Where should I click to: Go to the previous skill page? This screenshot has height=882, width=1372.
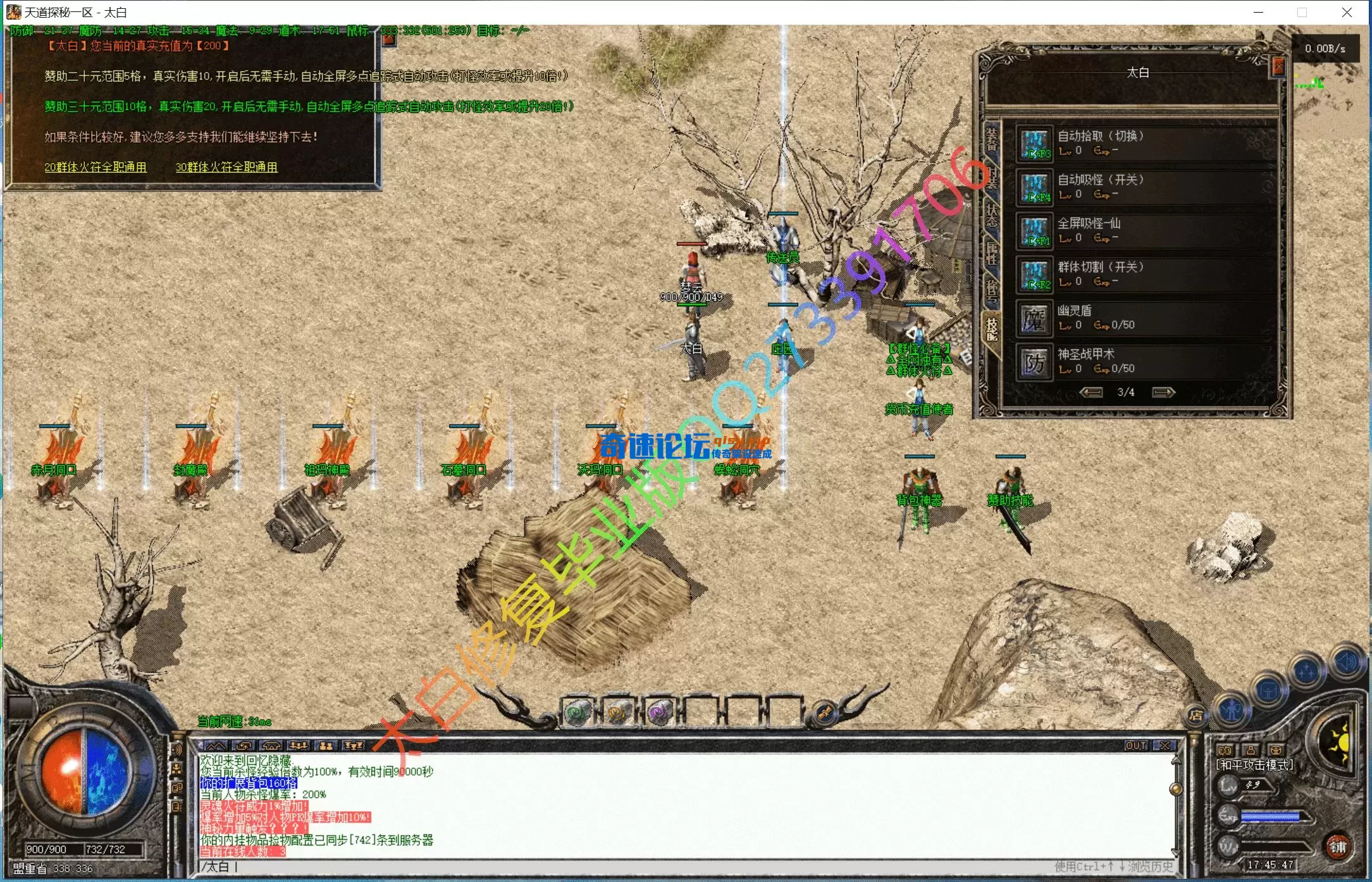coord(1091,393)
